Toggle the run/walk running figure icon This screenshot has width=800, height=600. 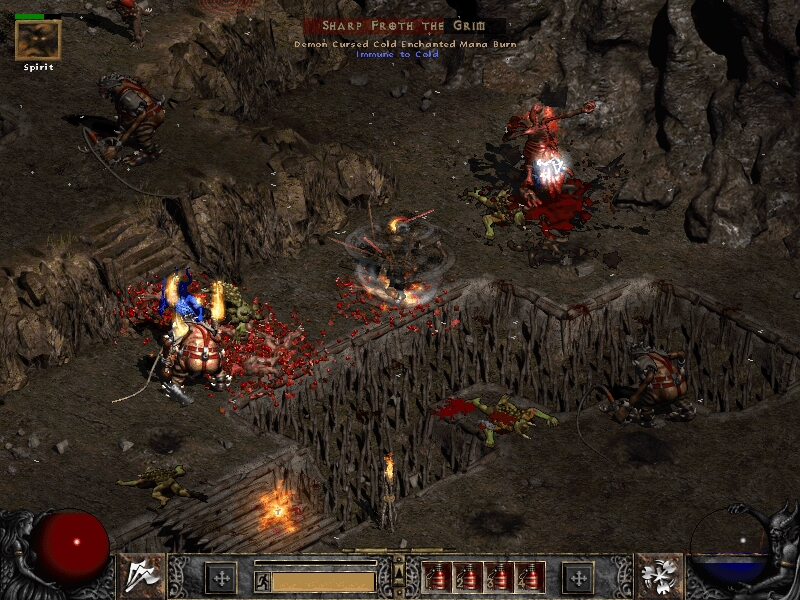point(261,580)
